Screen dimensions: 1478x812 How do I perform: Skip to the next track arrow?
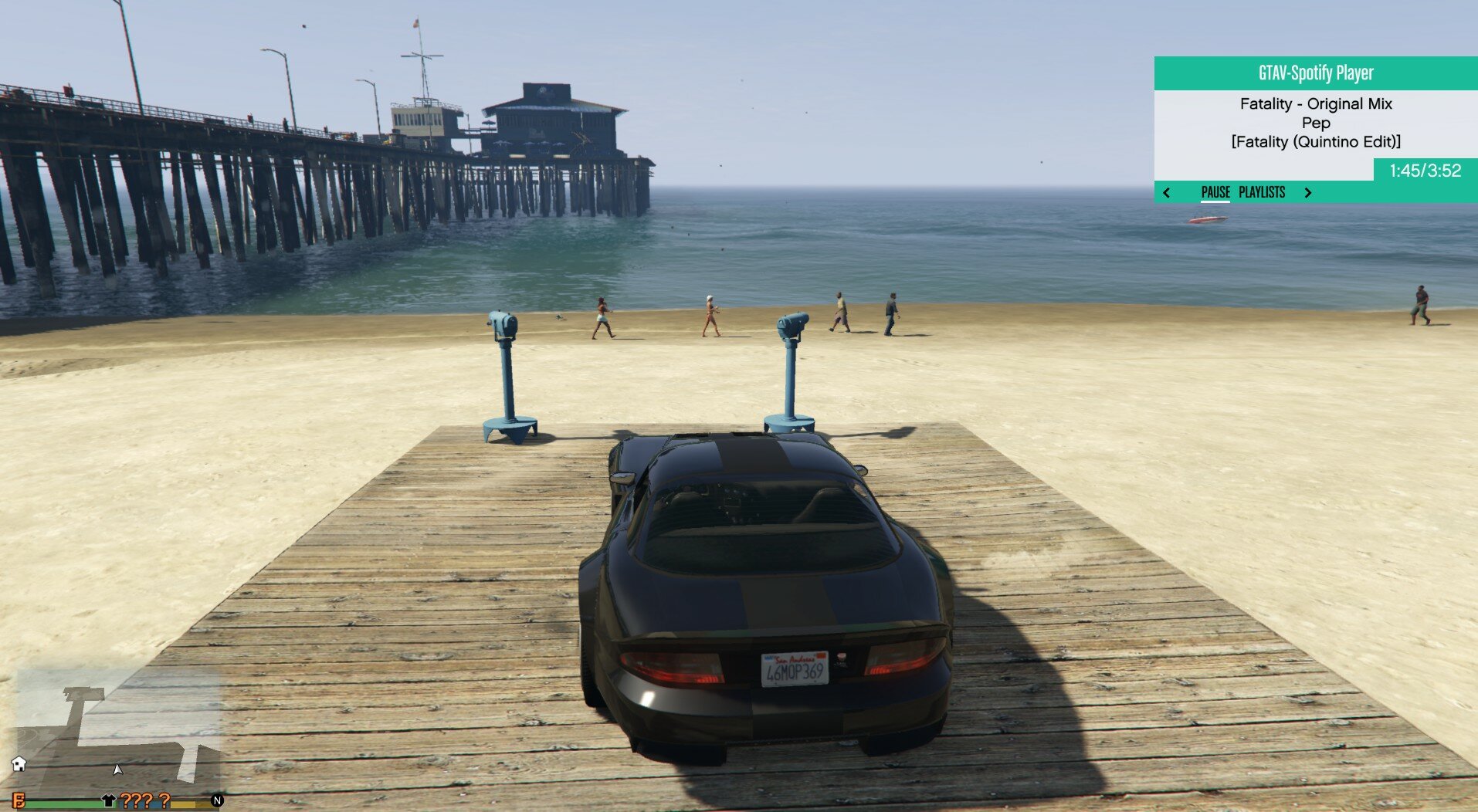[x=1308, y=193]
